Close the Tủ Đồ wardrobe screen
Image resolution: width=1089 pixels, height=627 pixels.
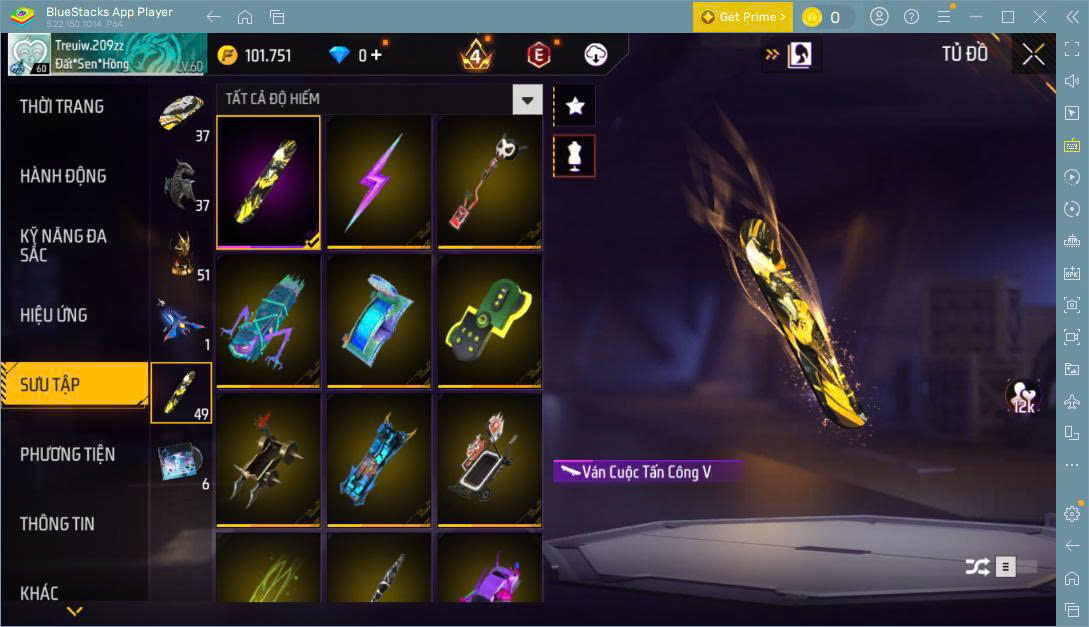pos(1033,55)
